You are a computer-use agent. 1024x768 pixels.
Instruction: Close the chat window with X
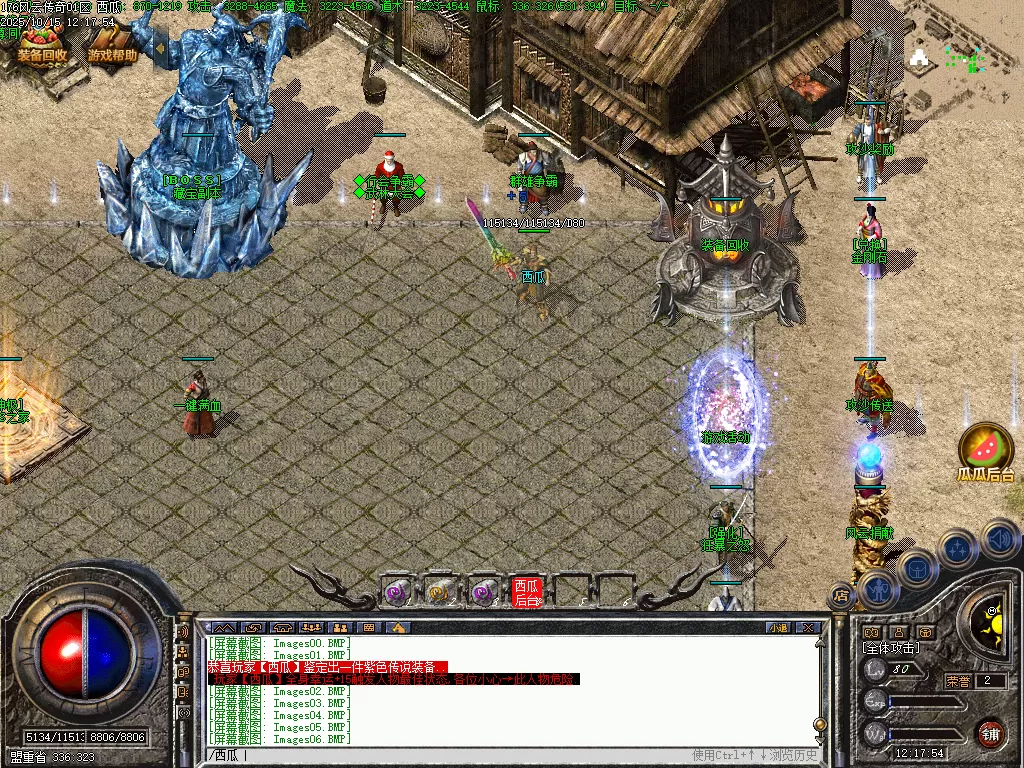click(808, 627)
